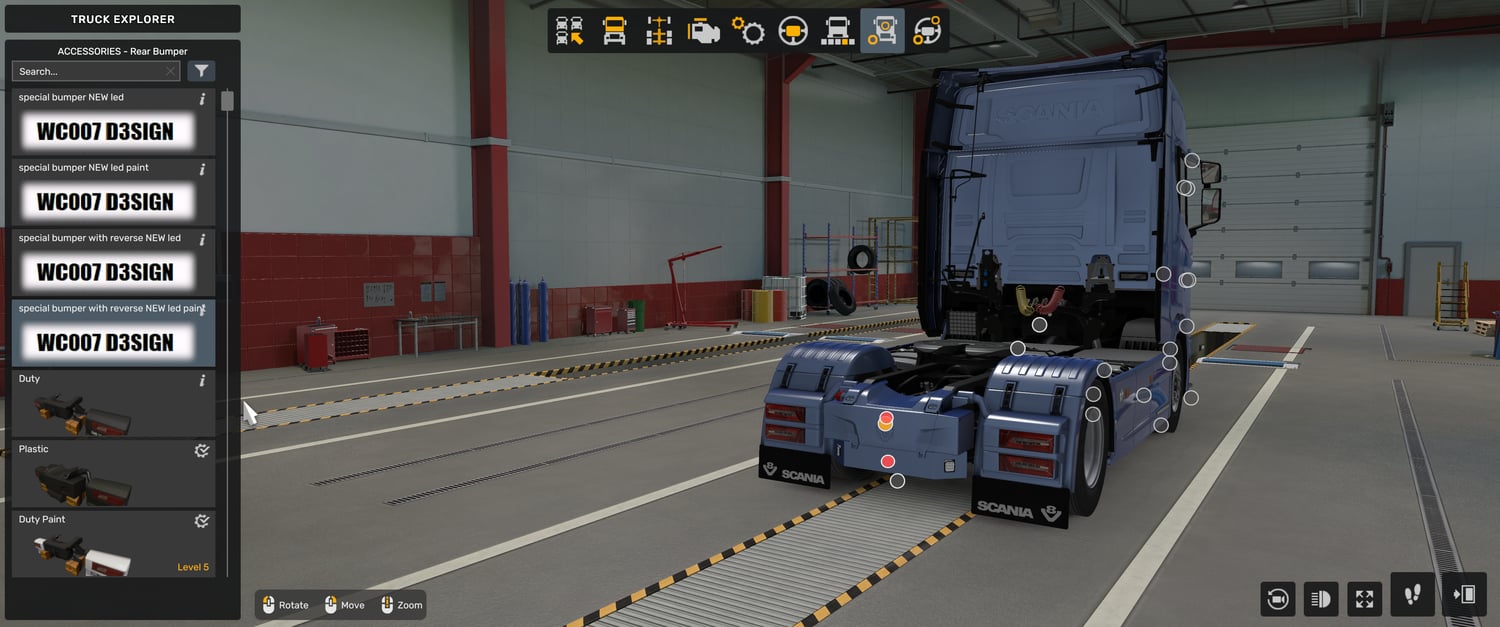The width and height of the screenshot is (1500, 627).
Task: Click the exit door button
Action: (1465, 595)
